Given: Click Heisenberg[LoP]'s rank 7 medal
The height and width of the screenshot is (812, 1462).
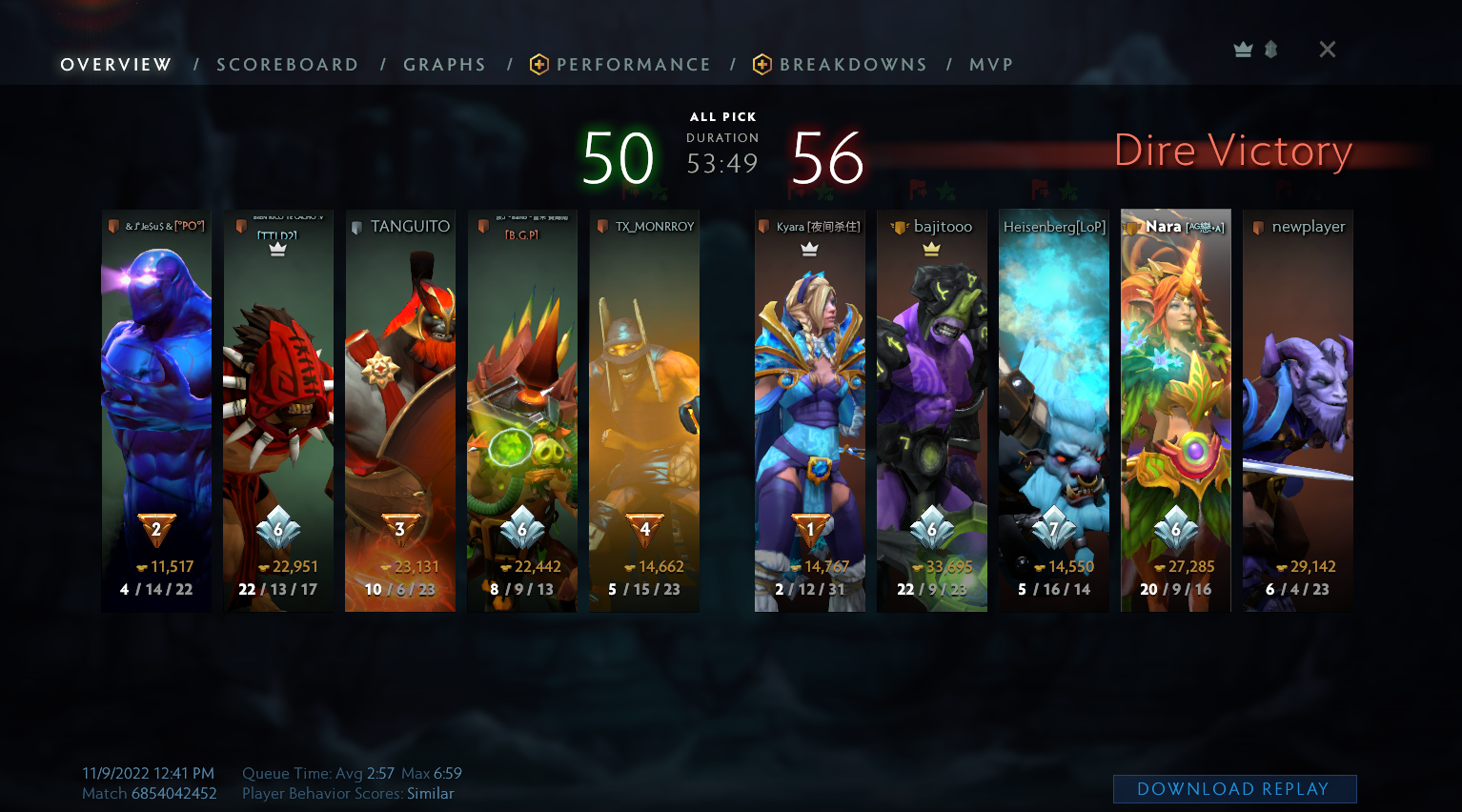Looking at the screenshot, I should coord(1054,527).
